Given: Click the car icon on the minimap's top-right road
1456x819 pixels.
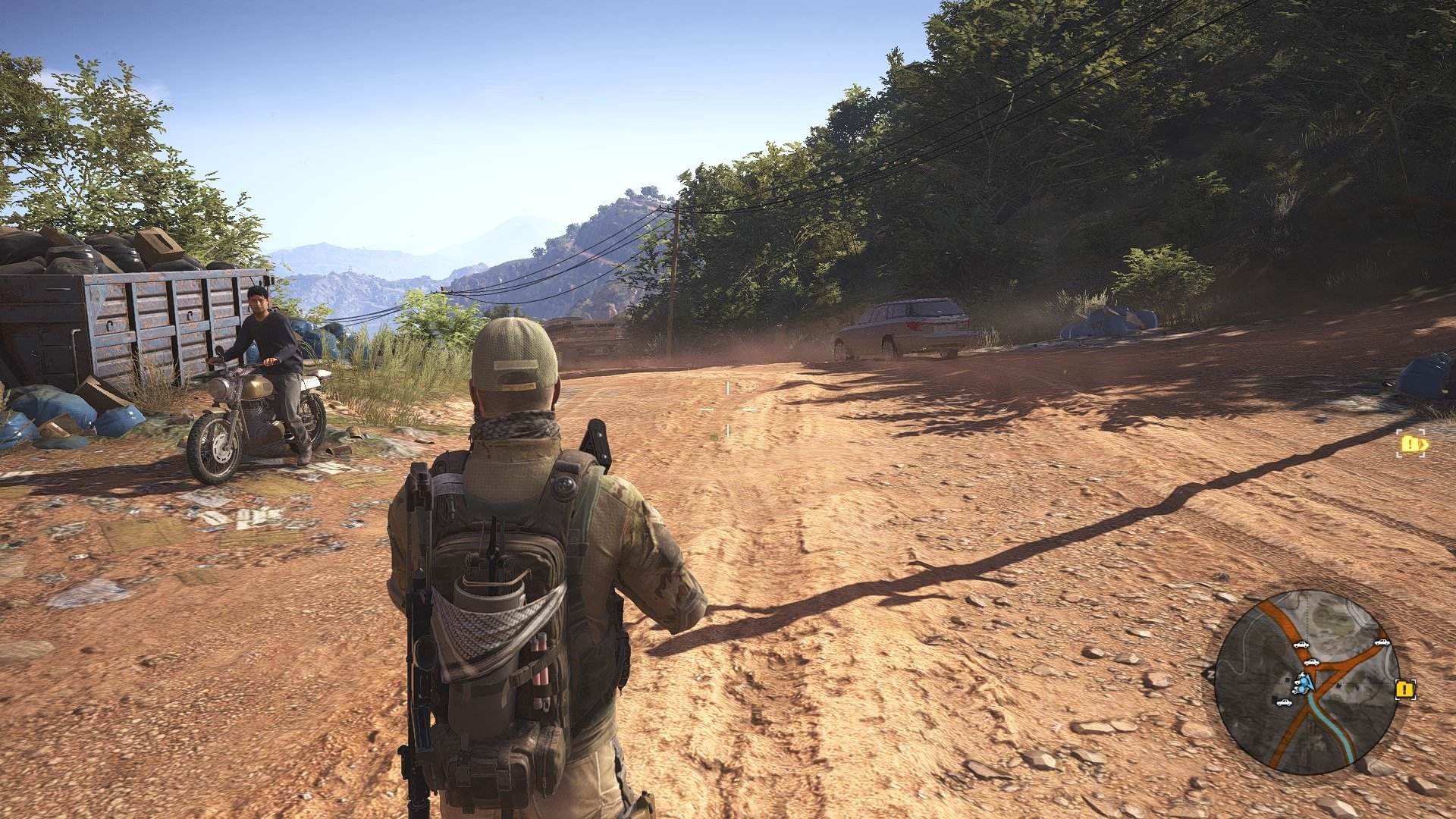Looking at the screenshot, I should (x=1382, y=643).
